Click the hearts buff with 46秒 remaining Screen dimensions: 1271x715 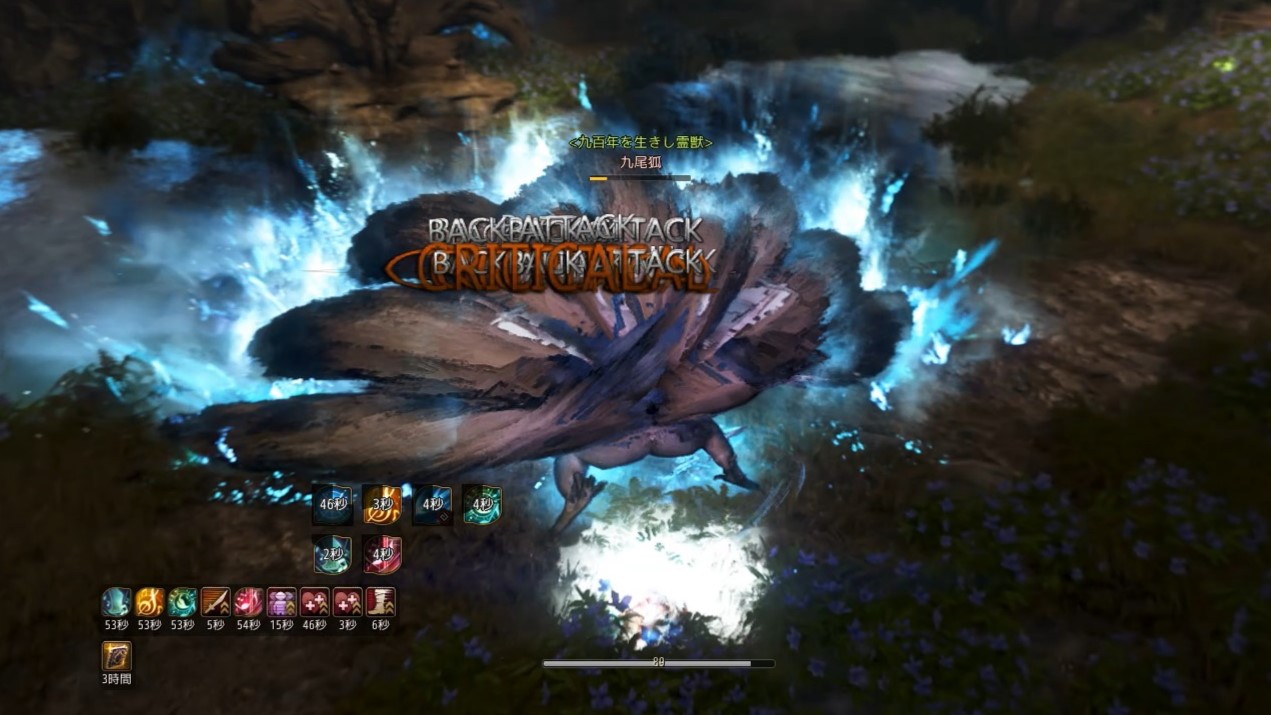[x=314, y=602]
